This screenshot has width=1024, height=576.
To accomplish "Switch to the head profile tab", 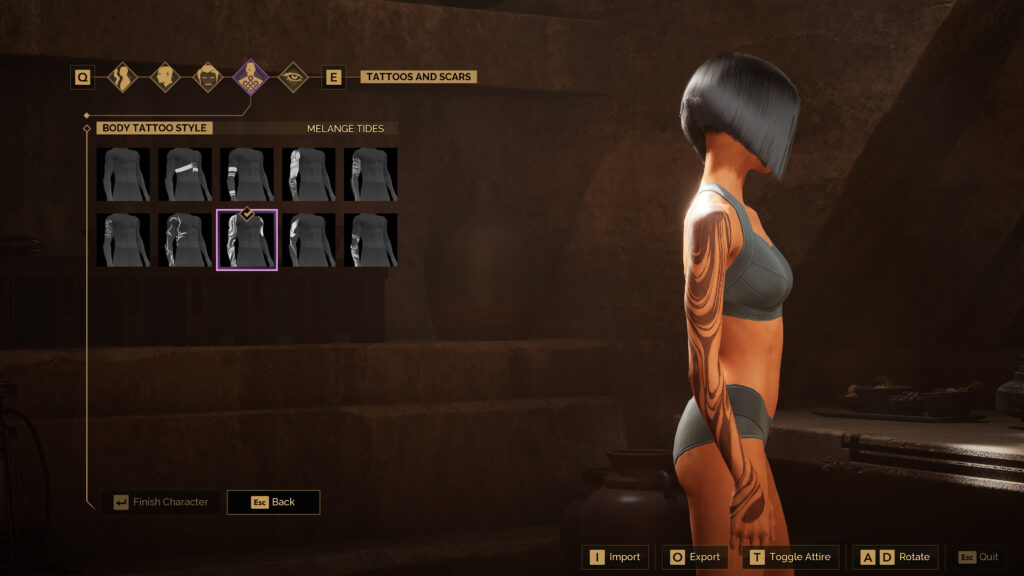I will [165, 77].
